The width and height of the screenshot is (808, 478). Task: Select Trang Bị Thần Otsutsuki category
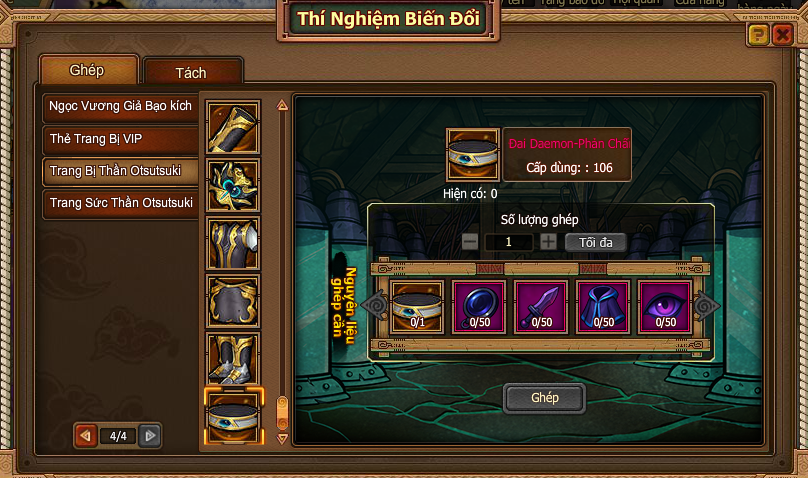coord(120,171)
